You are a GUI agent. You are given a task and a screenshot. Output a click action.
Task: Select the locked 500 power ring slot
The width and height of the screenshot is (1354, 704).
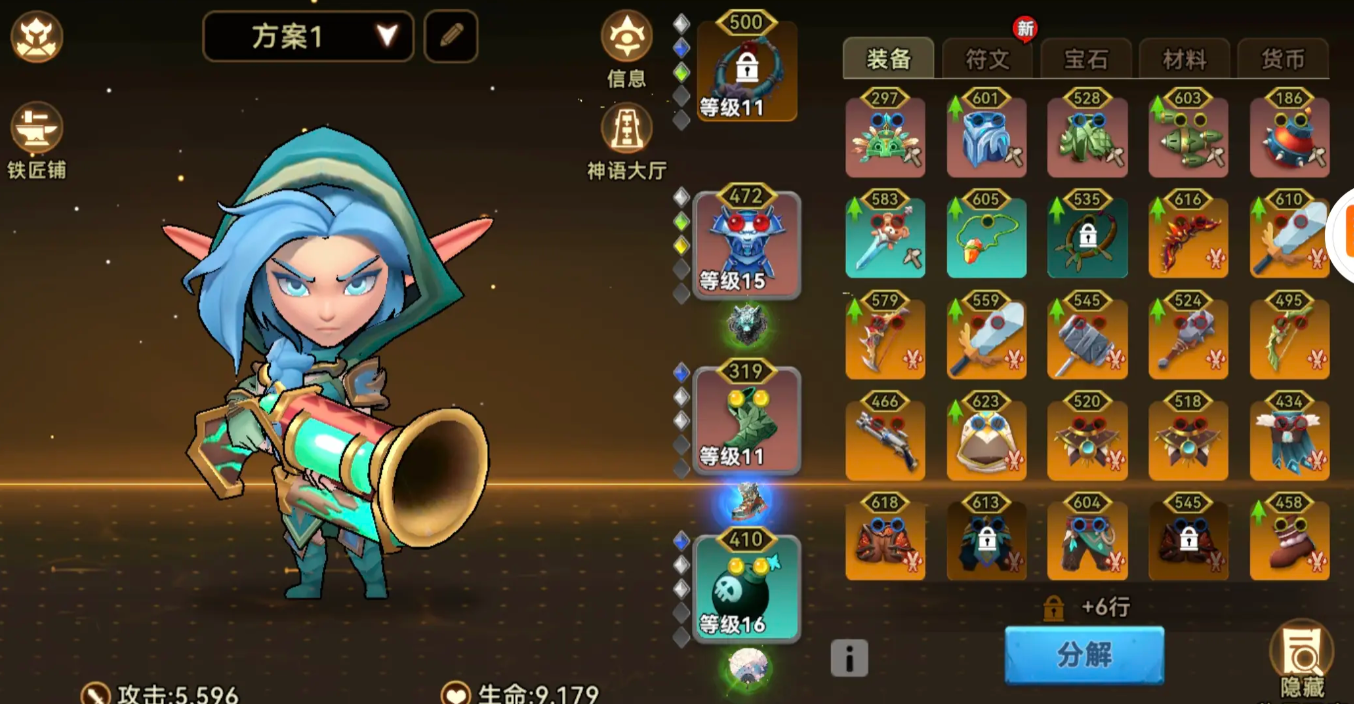[747, 70]
